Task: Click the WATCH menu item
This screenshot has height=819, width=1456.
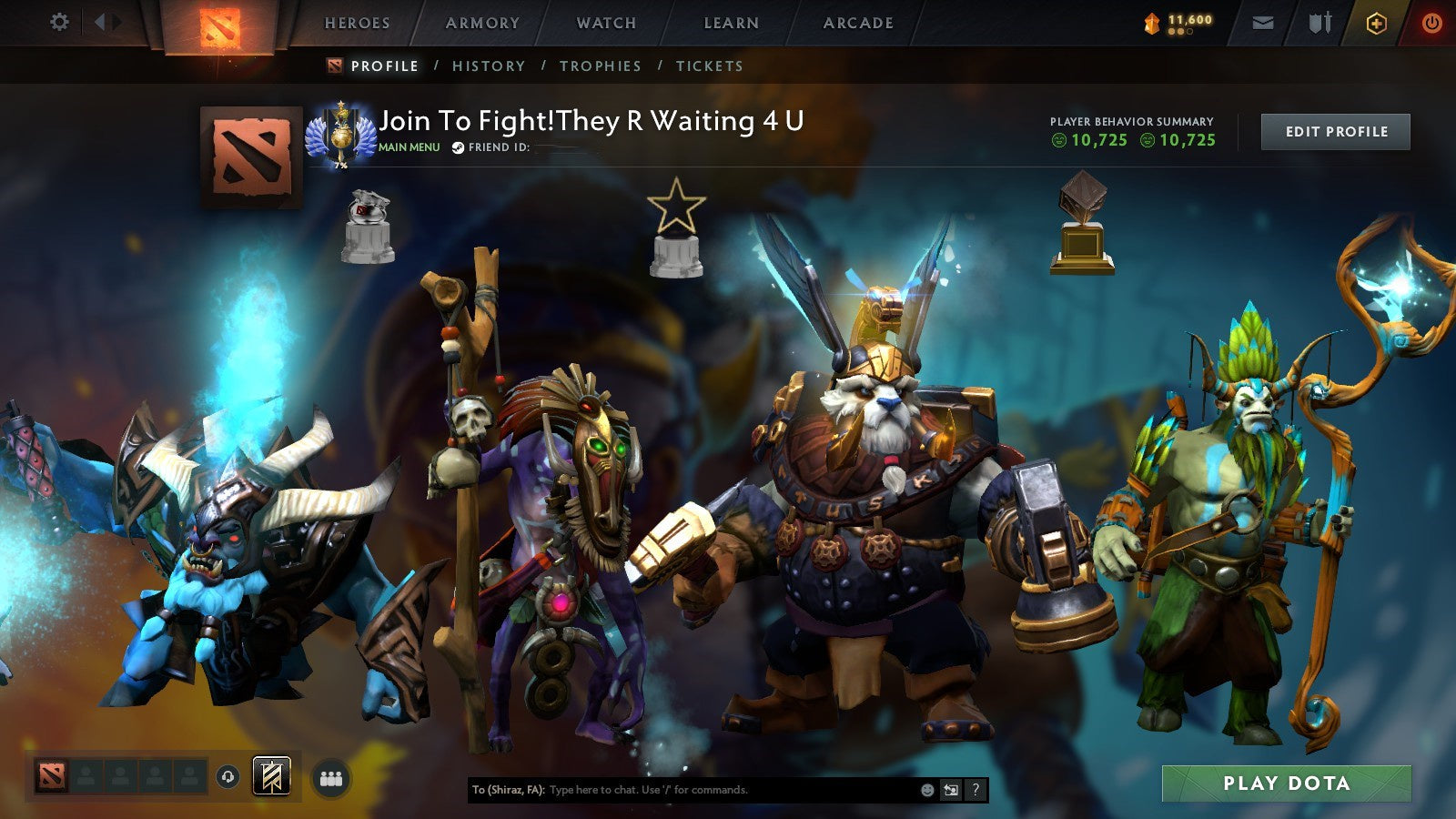Action: (x=605, y=24)
